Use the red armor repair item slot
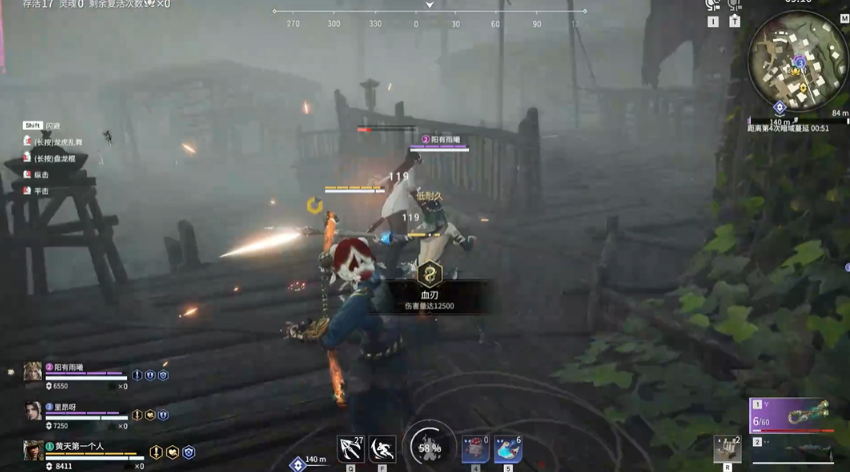Viewport: 850px width, 472px height. pyautogui.click(x=475, y=449)
